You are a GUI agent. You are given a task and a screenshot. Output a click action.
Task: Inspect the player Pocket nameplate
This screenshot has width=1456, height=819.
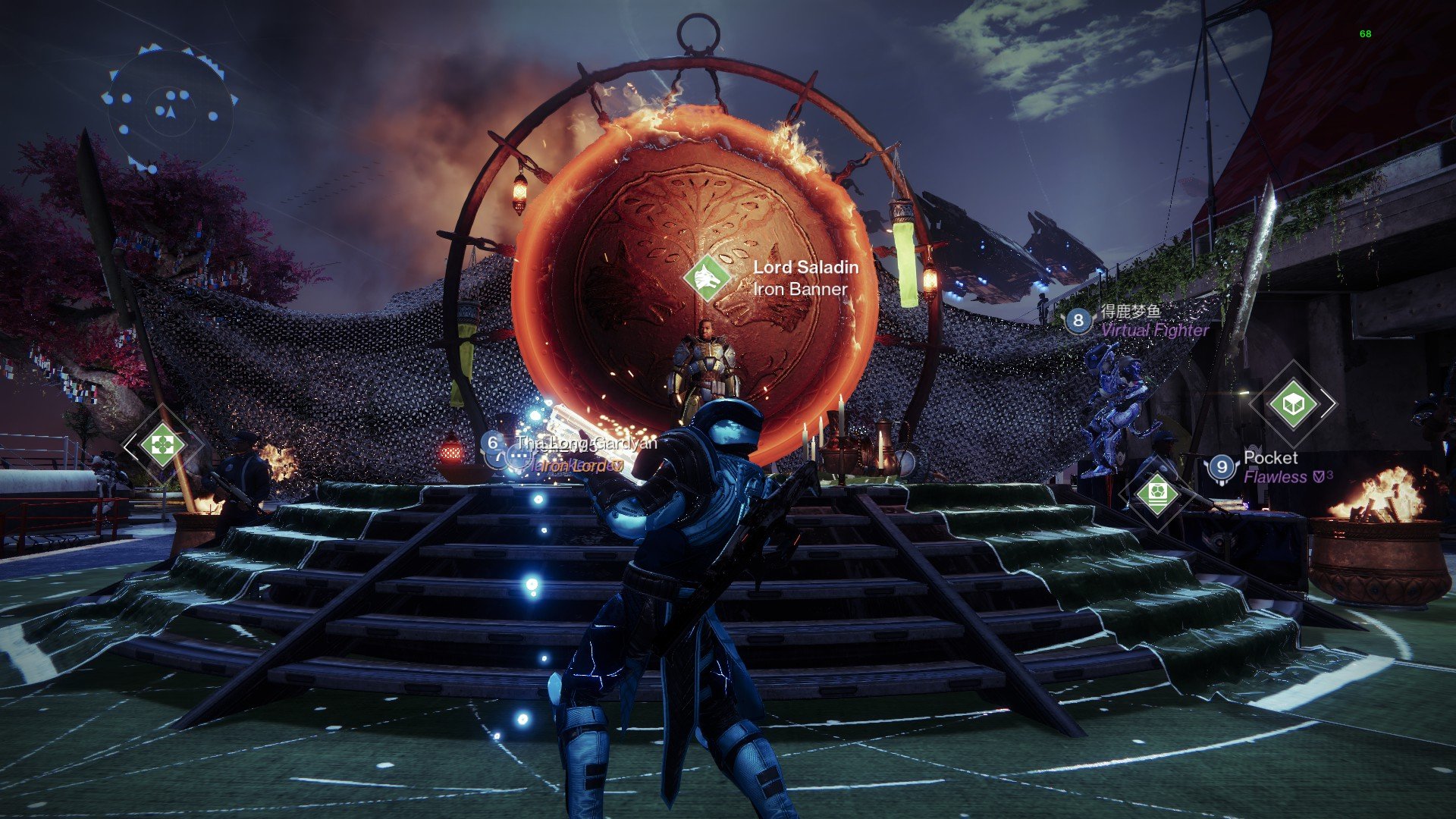point(1270,466)
